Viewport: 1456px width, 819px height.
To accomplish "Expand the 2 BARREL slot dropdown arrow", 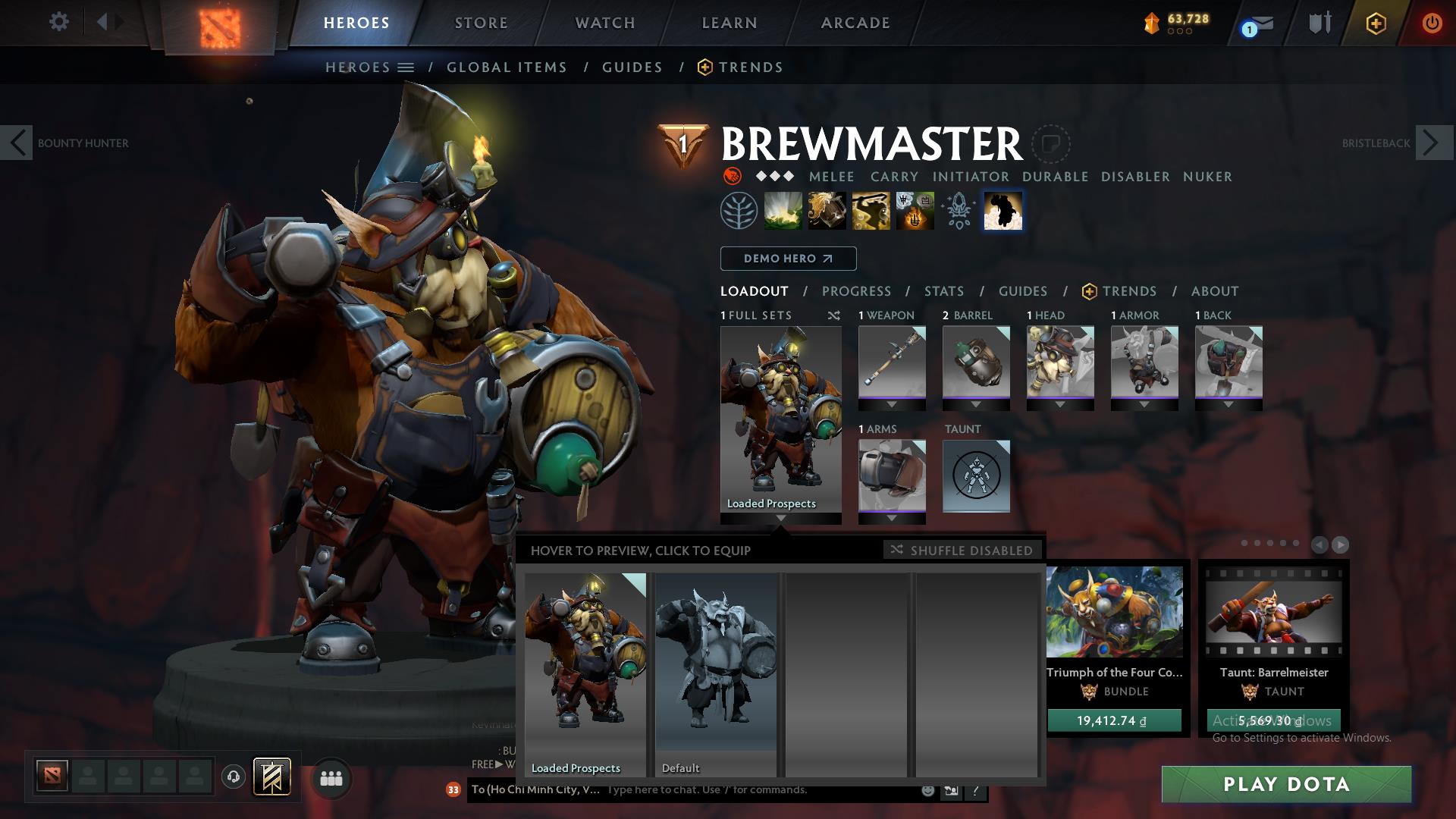I will pyautogui.click(x=976, y=404).
